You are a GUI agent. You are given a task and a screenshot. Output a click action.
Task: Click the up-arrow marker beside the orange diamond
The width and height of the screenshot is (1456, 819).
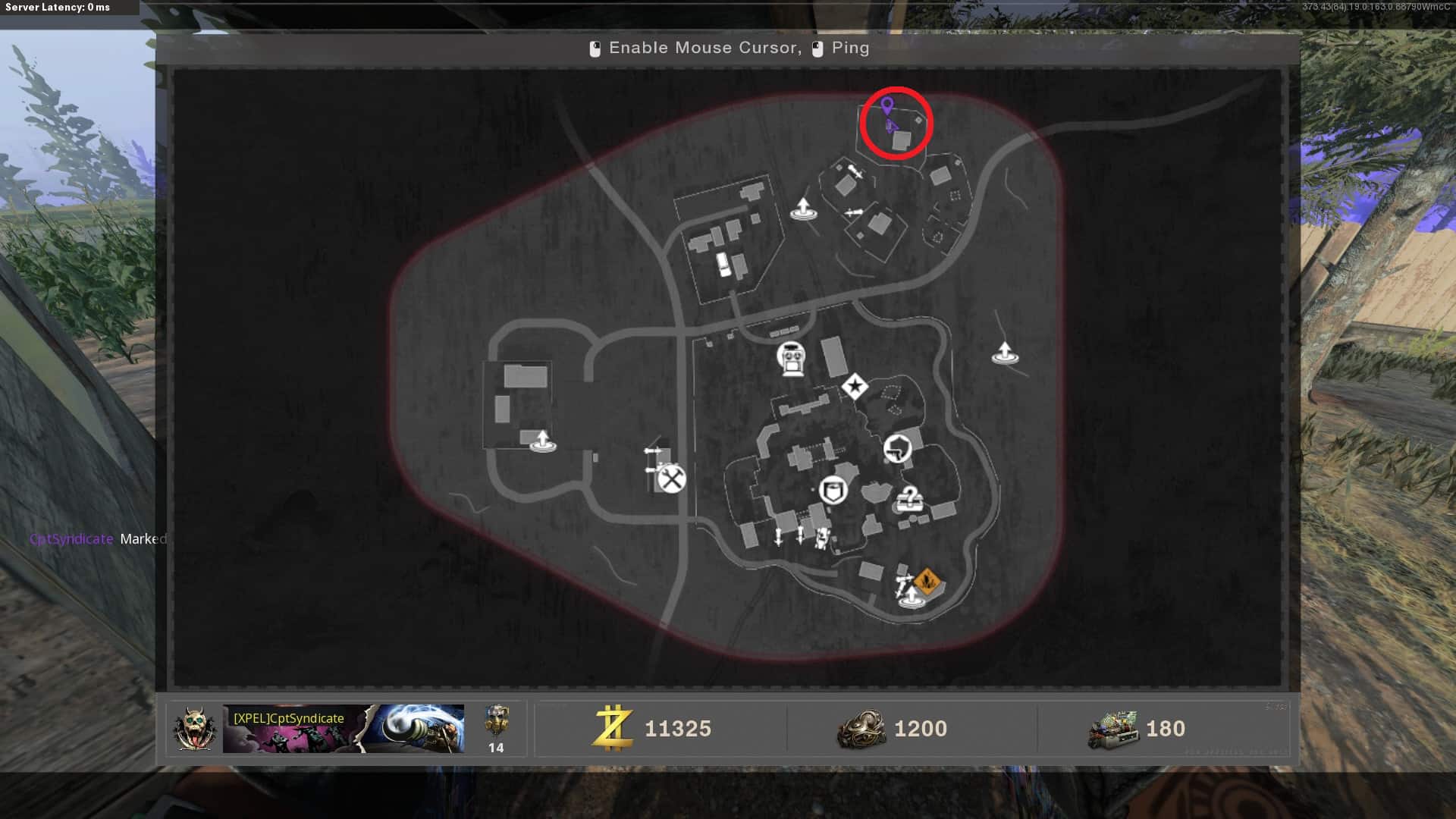[911, 597]
